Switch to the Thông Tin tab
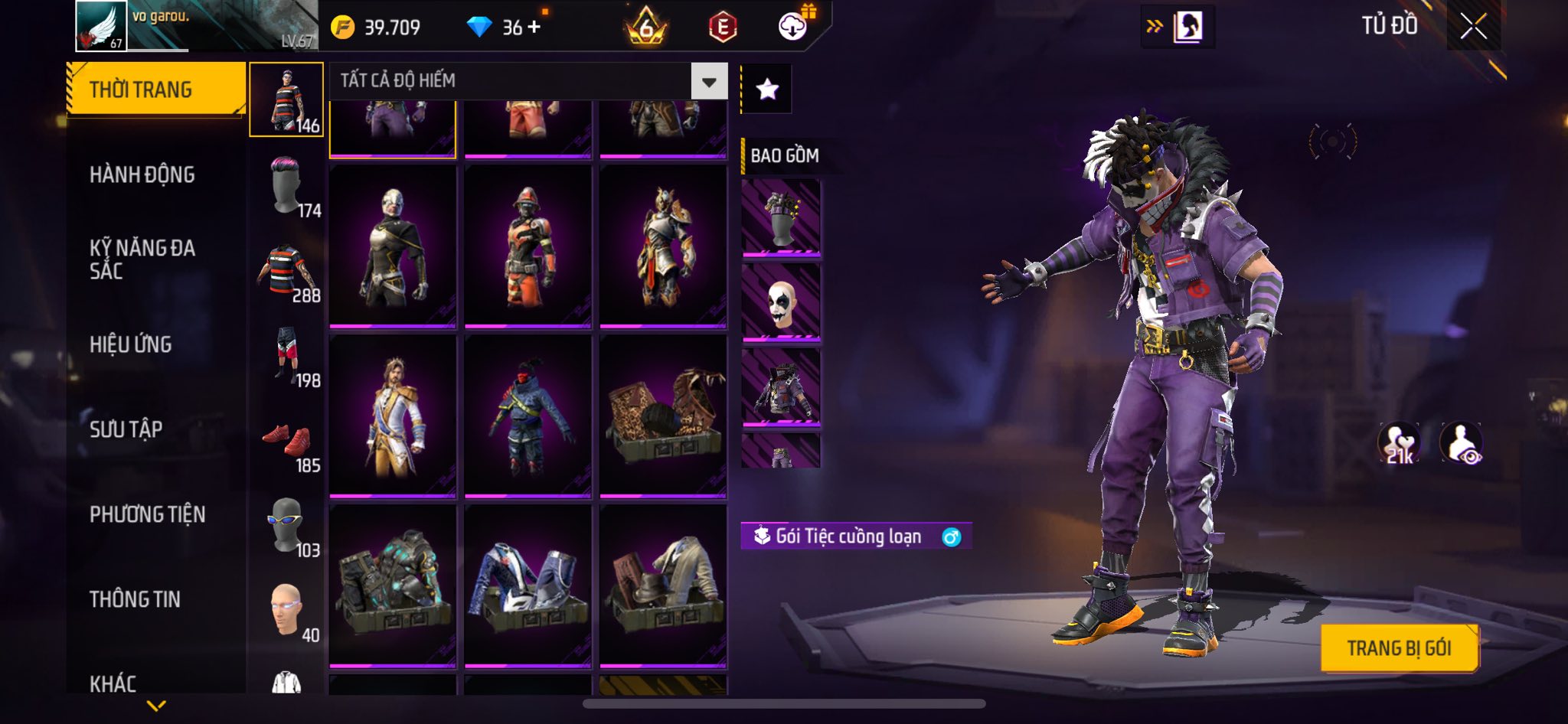The image size is (1568, 724). click(x=136, y=599)
